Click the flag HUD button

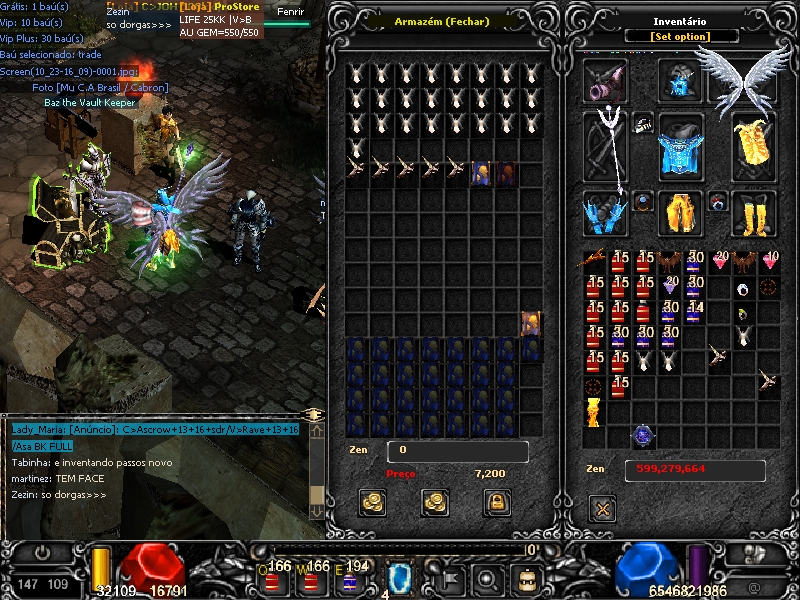449,577
